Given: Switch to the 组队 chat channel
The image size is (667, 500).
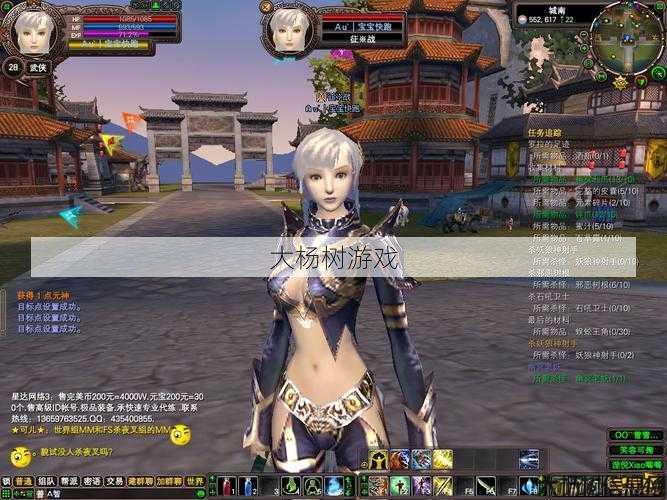Looking at the screenshot, I should click(46, 481).
